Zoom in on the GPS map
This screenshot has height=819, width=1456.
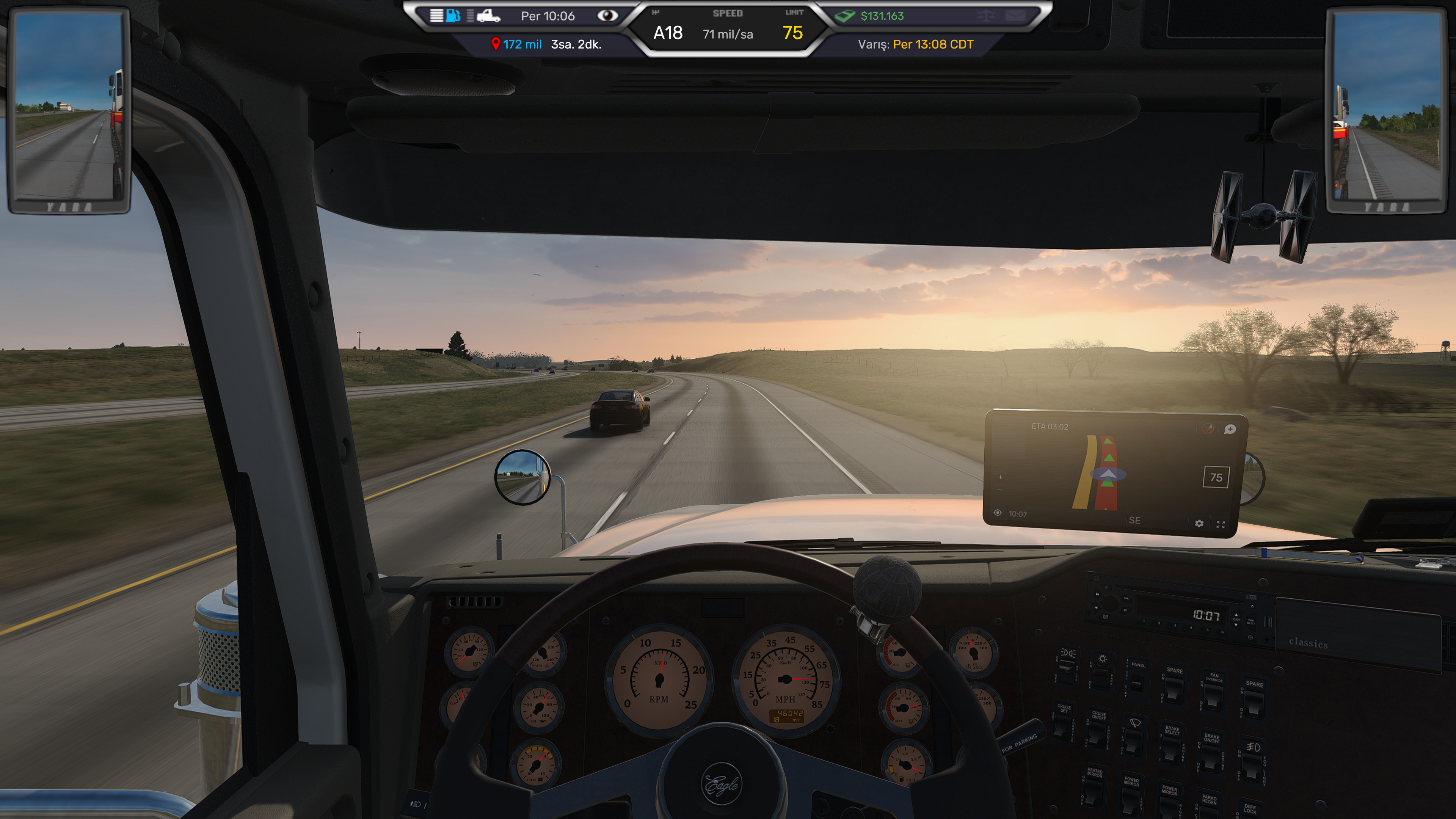click(x=1000, y=477)
